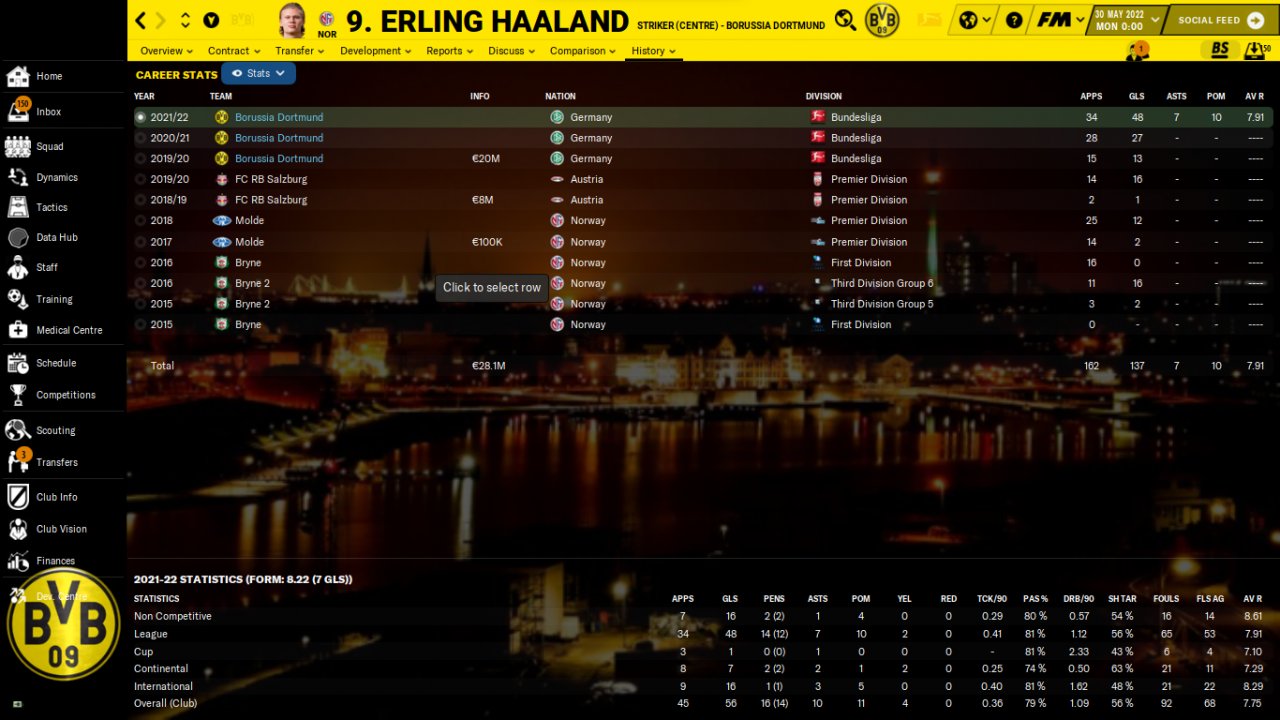Go to the Squad screen

[x=49, y=147]
